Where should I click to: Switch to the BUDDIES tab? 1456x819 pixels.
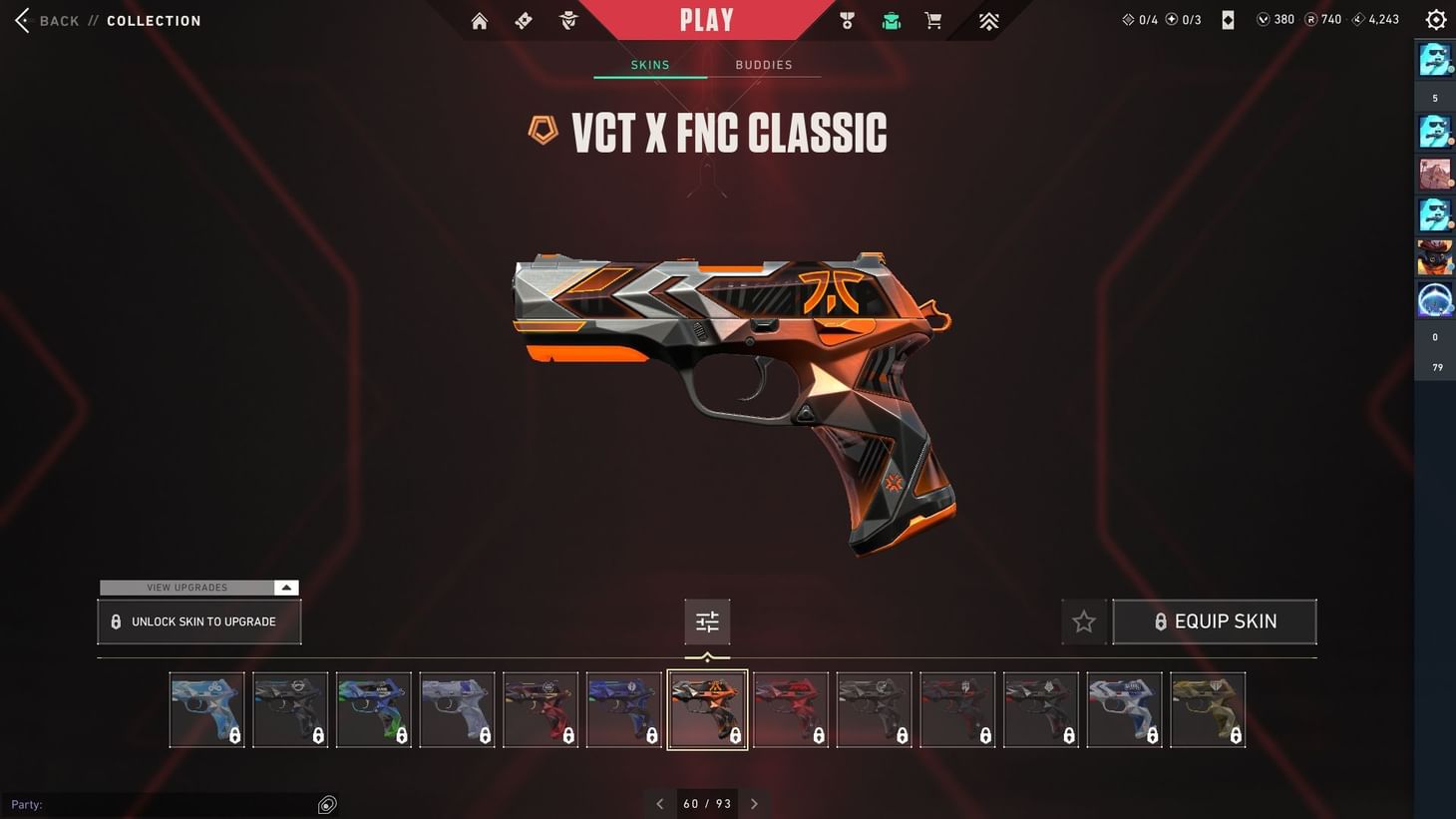coord(764,64)
